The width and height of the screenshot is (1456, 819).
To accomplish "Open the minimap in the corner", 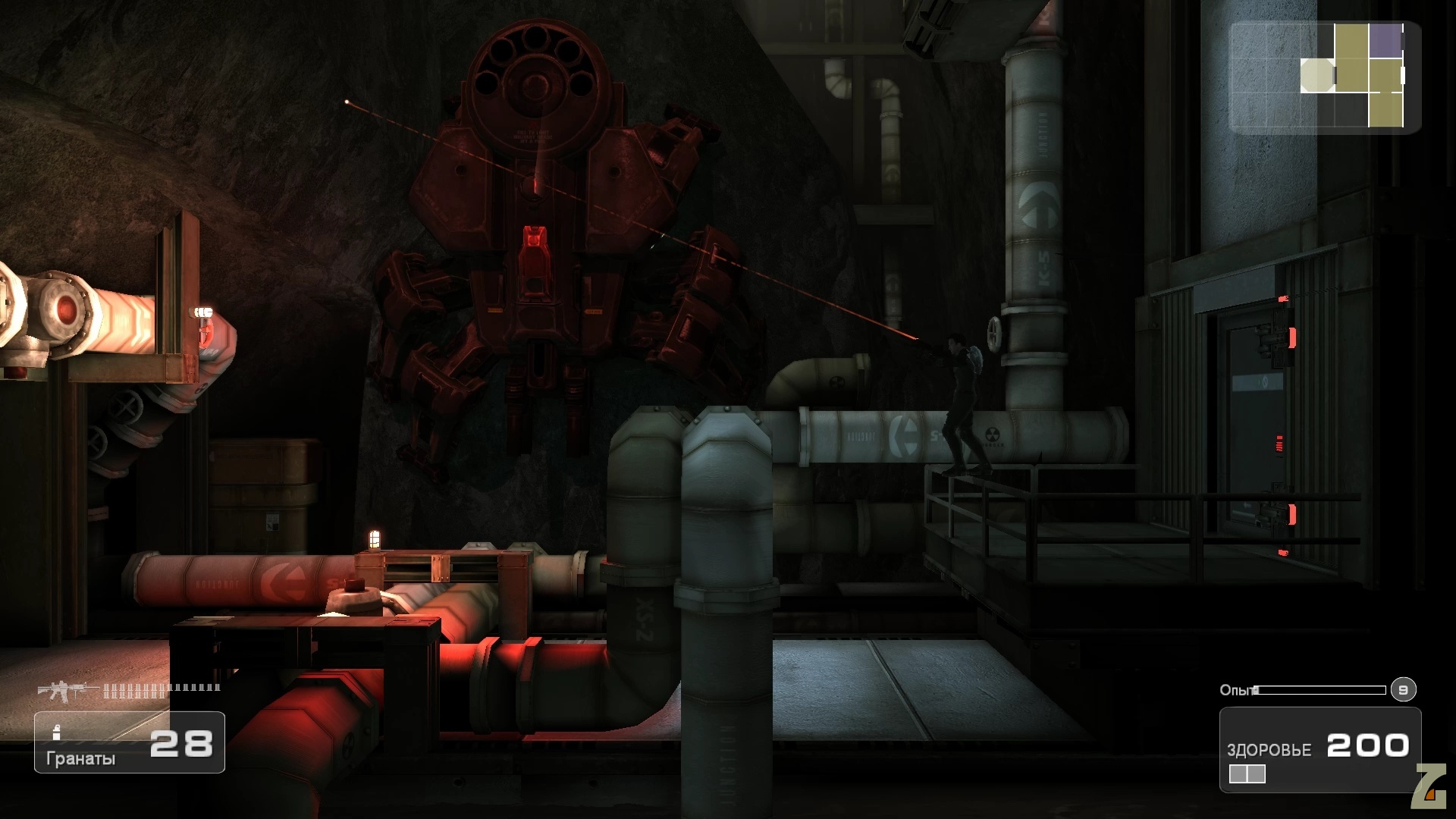I will (1324, 77).
